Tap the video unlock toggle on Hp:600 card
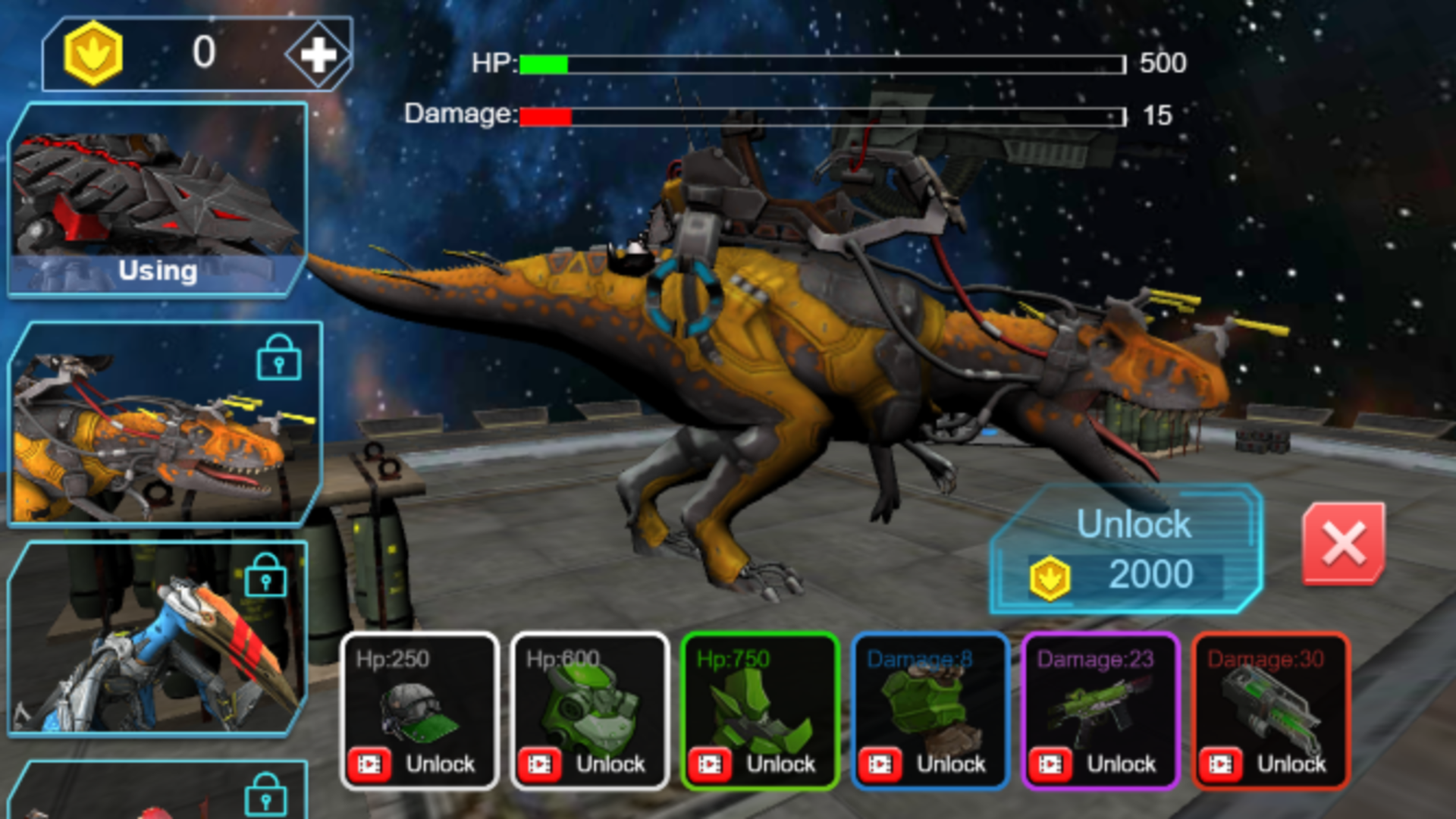 pos(540,764)
